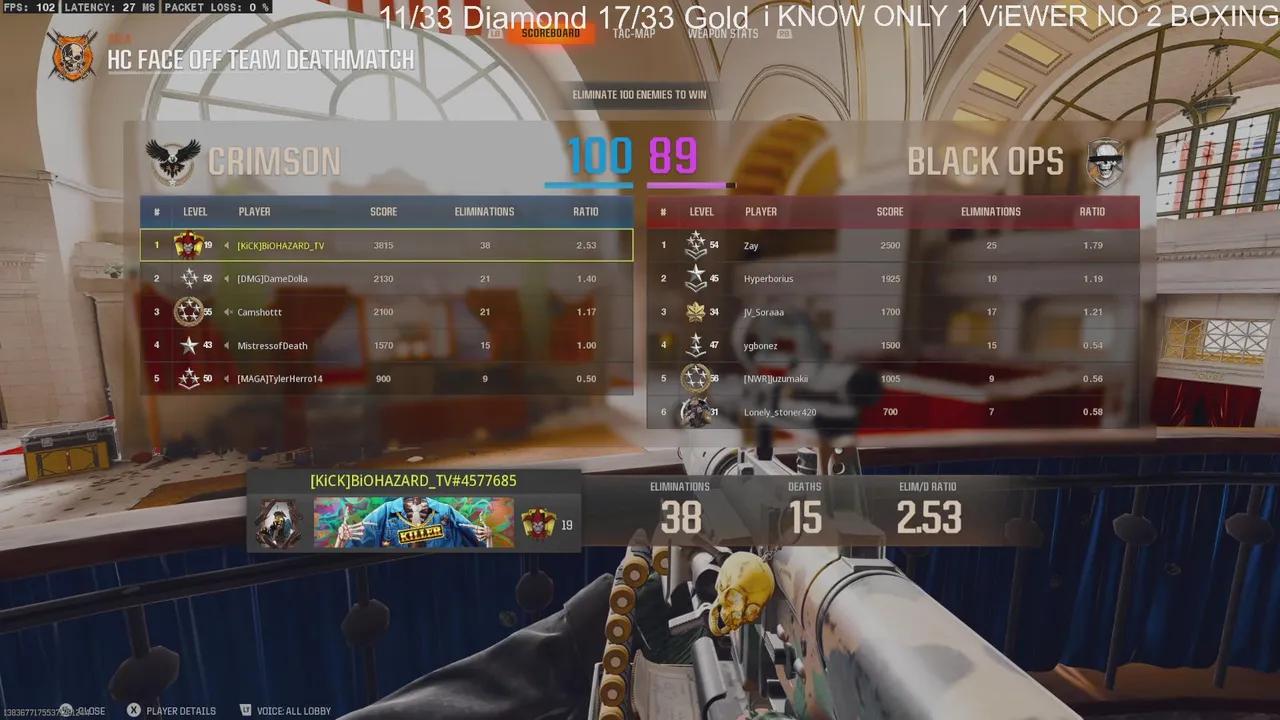This screenshot has height=720, width=1280.
Task: Click the skull faction icon near HC Face Off
Action: pyautogui.click(x=71, y=56)
